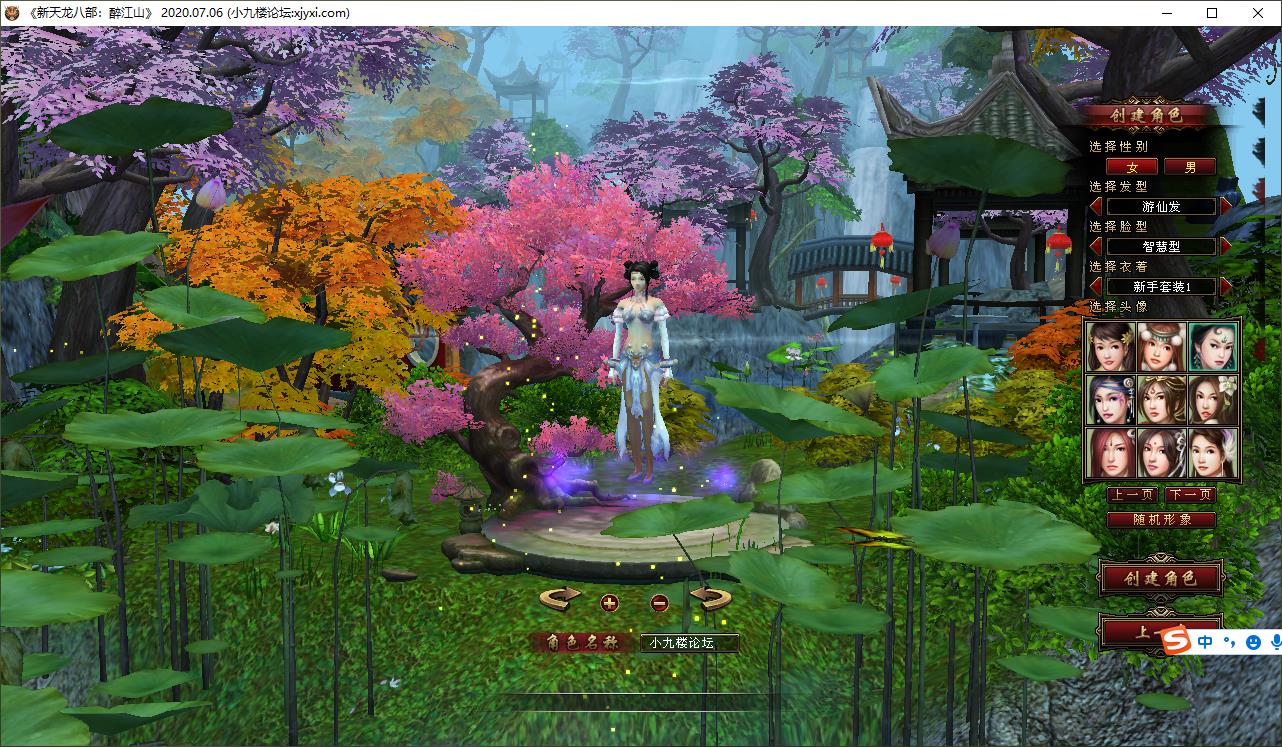Go to the previous hairstyle before 游仙发
This screenshot has height=747, width=1282.
pos(1096,206)
